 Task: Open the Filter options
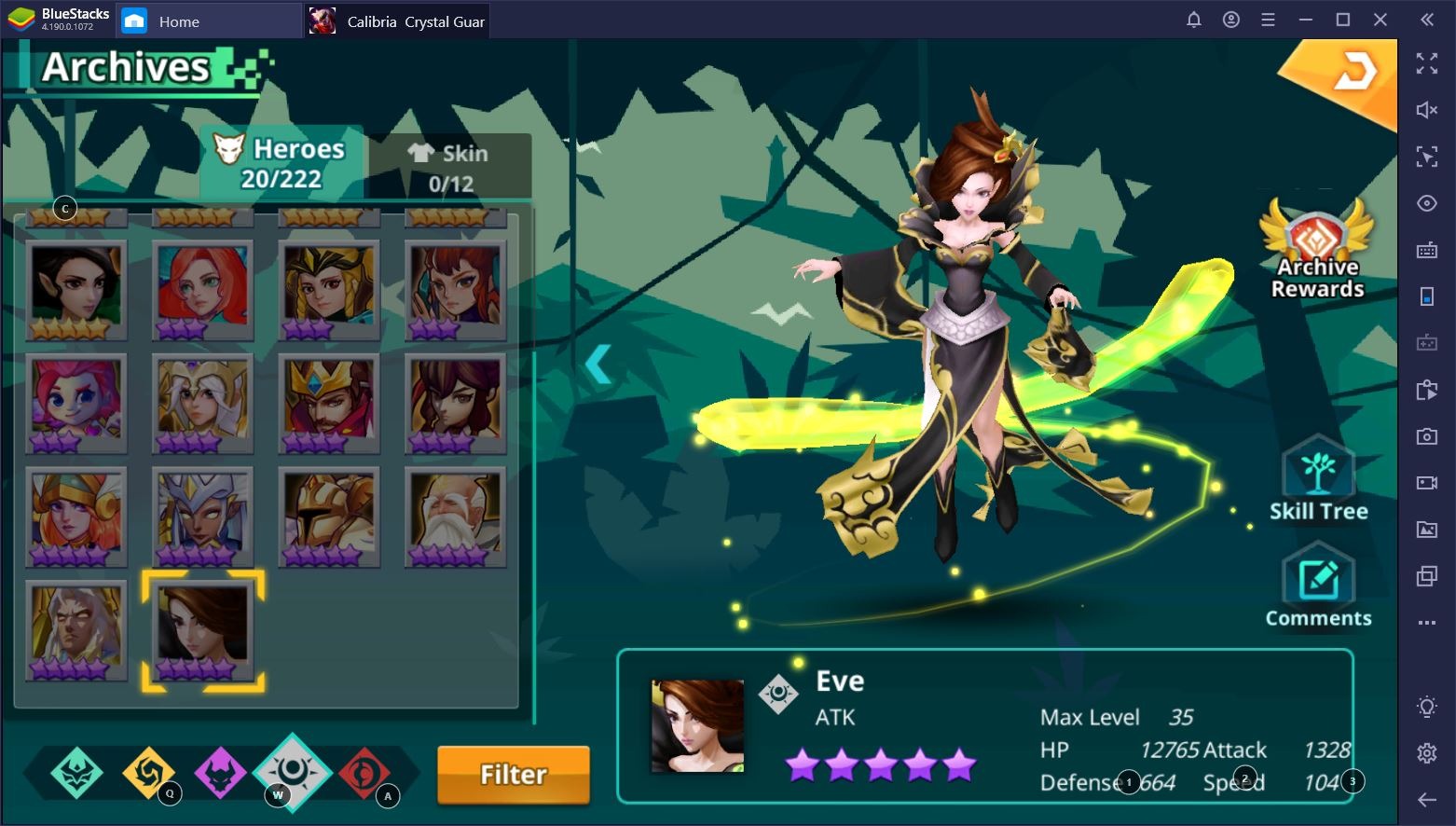pyautogui.click(x=513, y=774)
